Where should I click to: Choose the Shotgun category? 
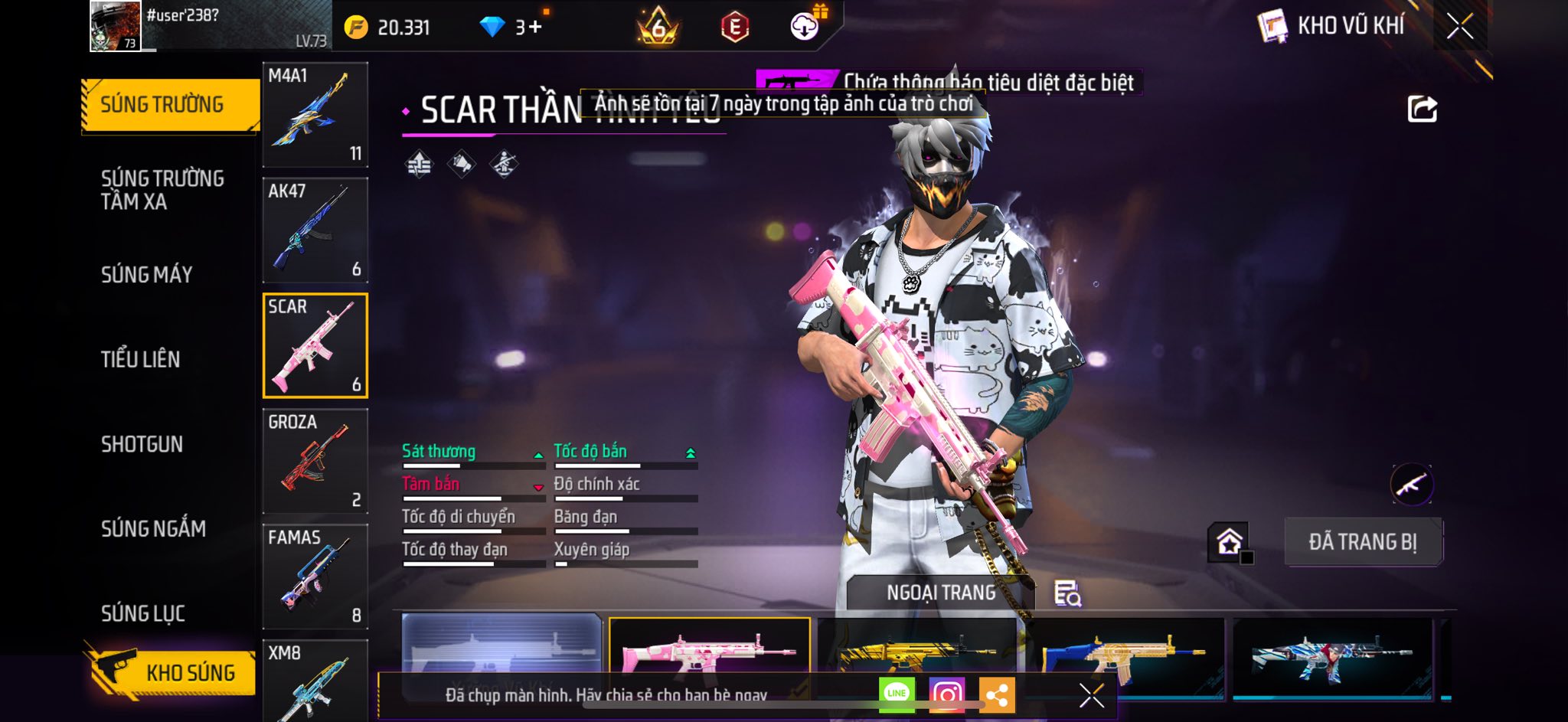142,444
